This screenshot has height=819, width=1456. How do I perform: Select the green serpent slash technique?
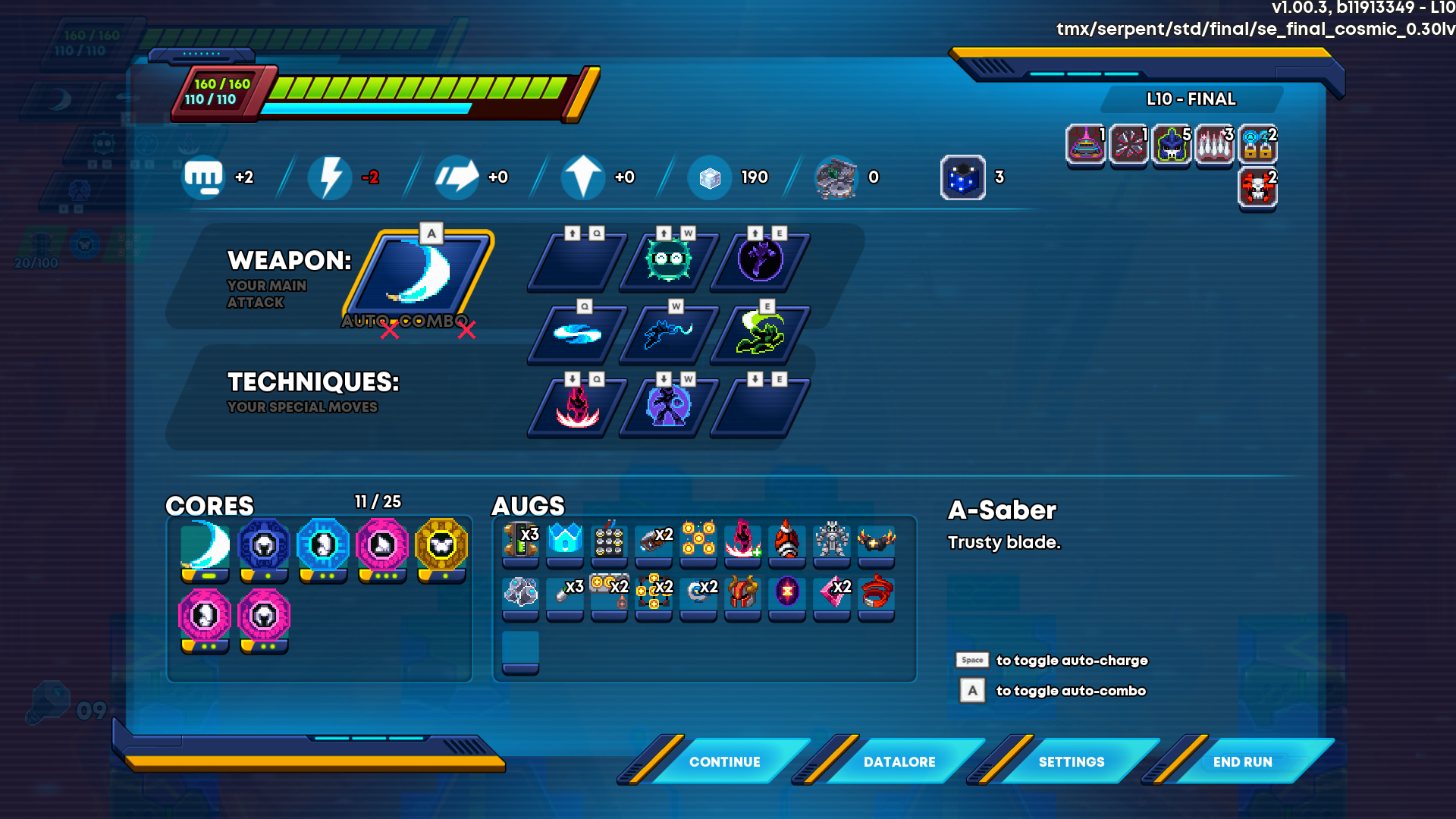tap(760, 334)
